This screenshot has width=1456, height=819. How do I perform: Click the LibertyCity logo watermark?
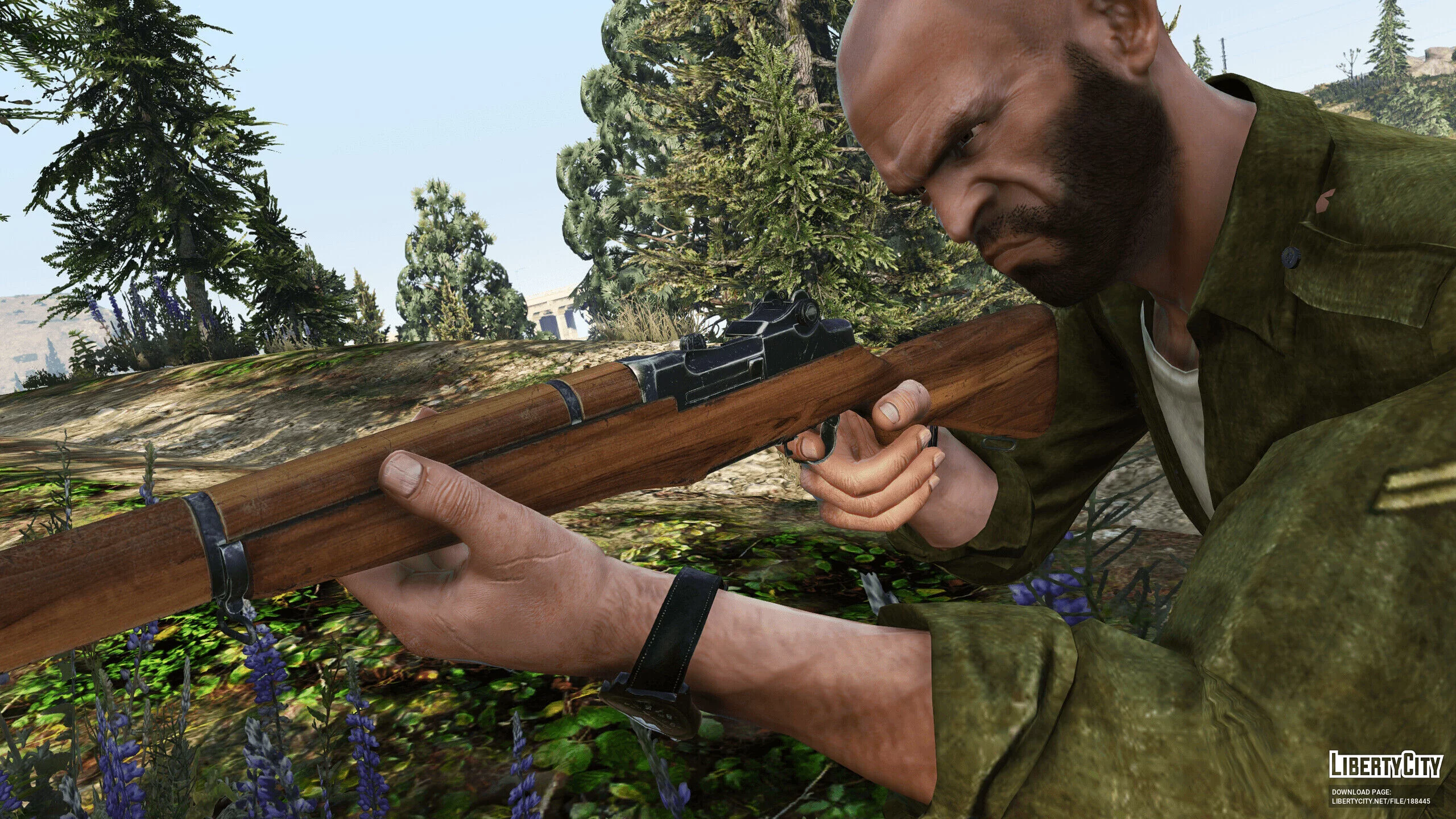(1384, 764)
